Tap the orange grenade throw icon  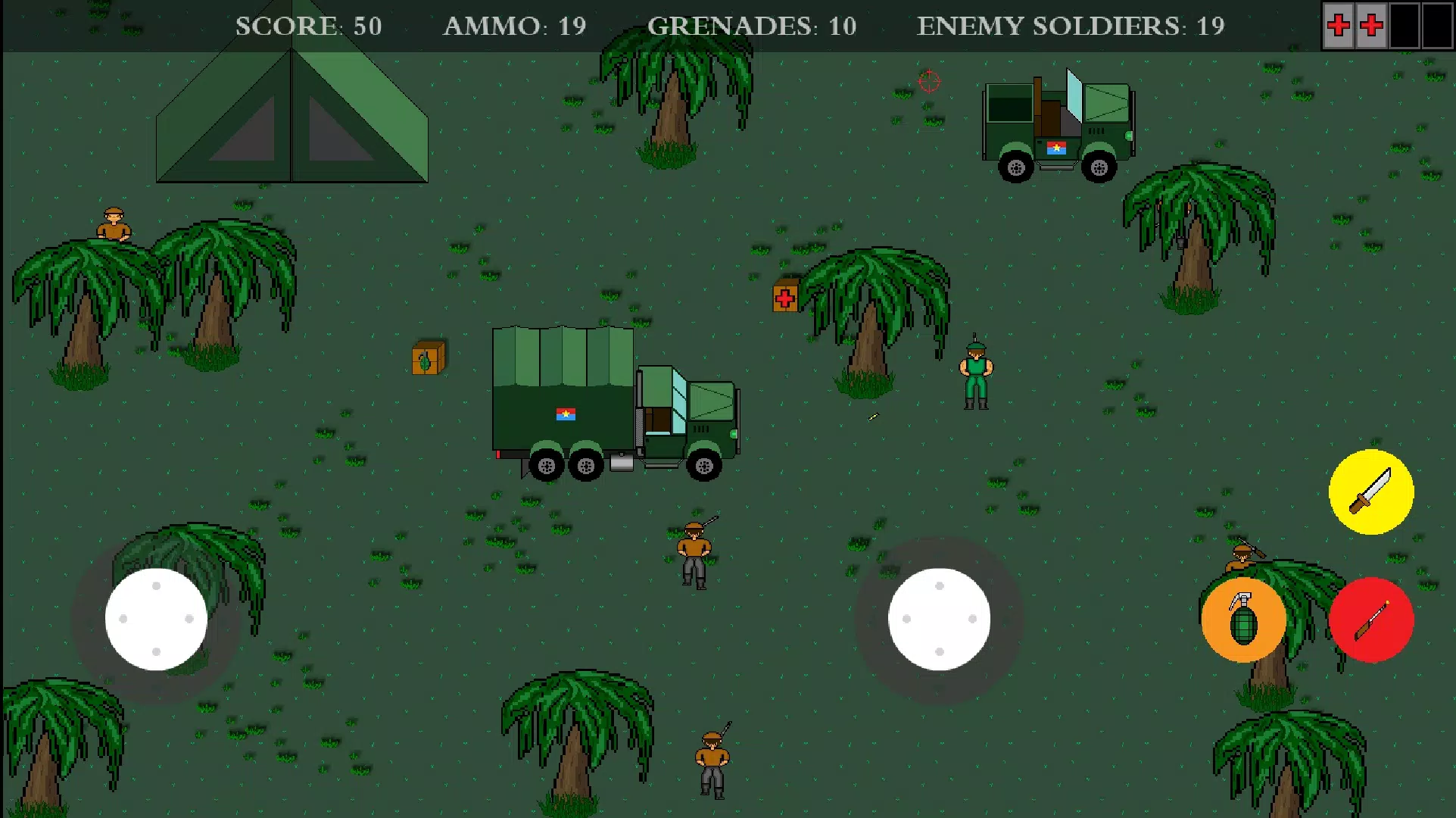tap(1242, 620)
